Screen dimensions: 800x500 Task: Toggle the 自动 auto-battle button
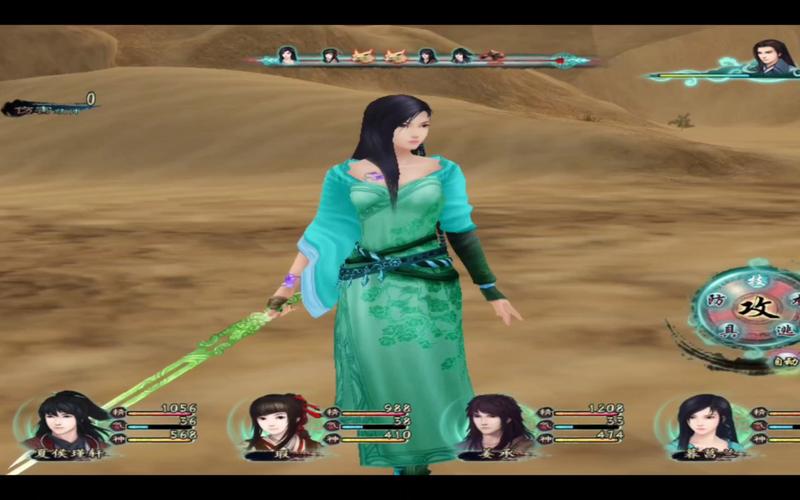785,360
